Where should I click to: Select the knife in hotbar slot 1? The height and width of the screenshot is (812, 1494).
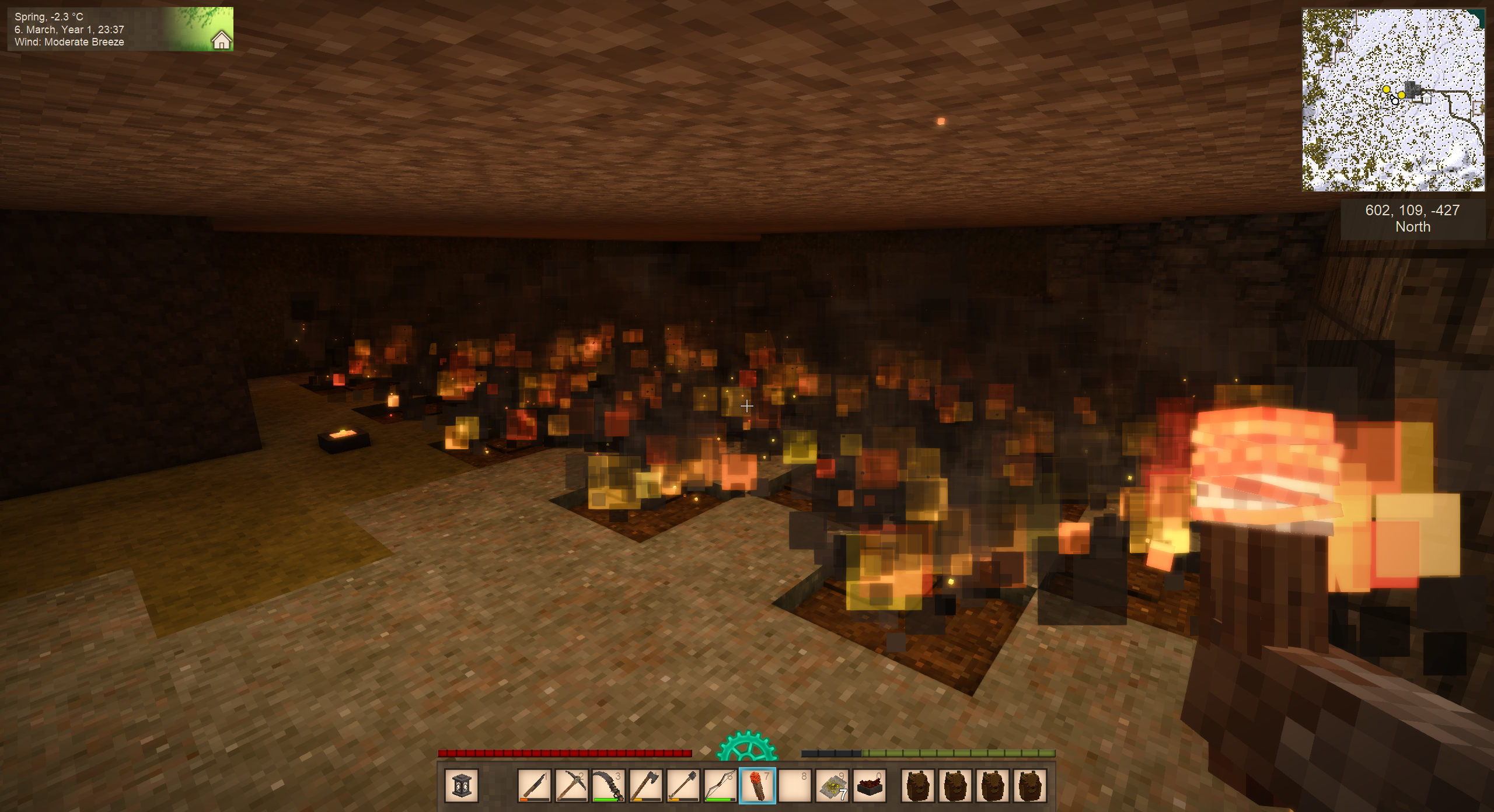(534, 786)
